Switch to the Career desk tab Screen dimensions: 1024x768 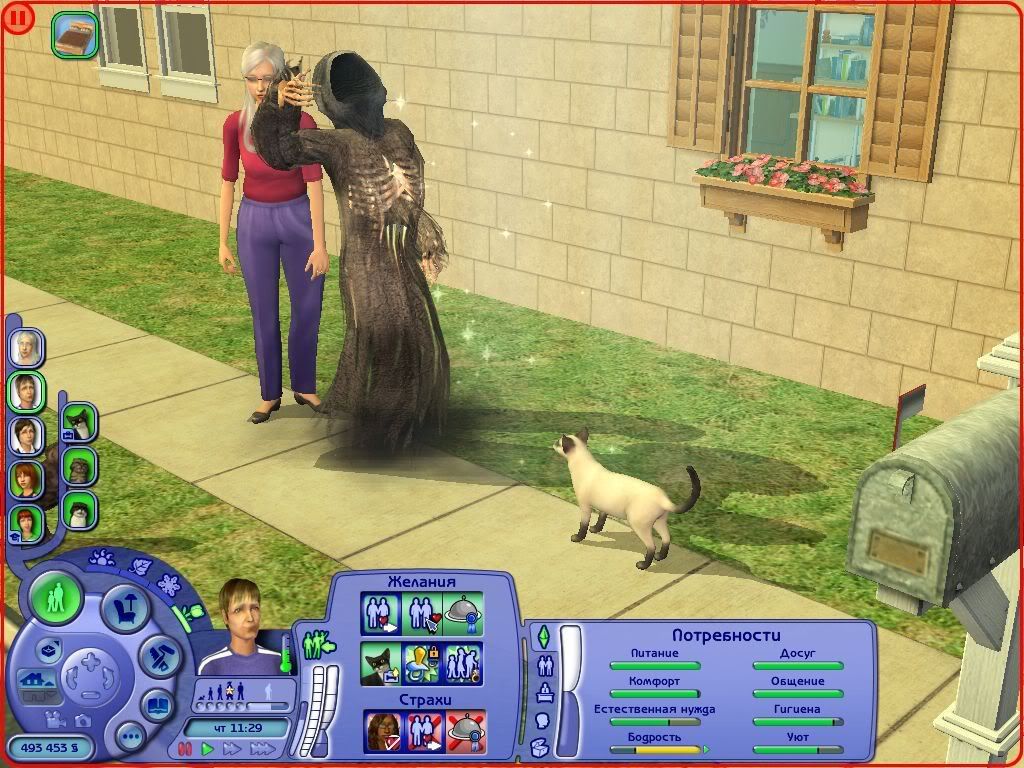point(545,692)
